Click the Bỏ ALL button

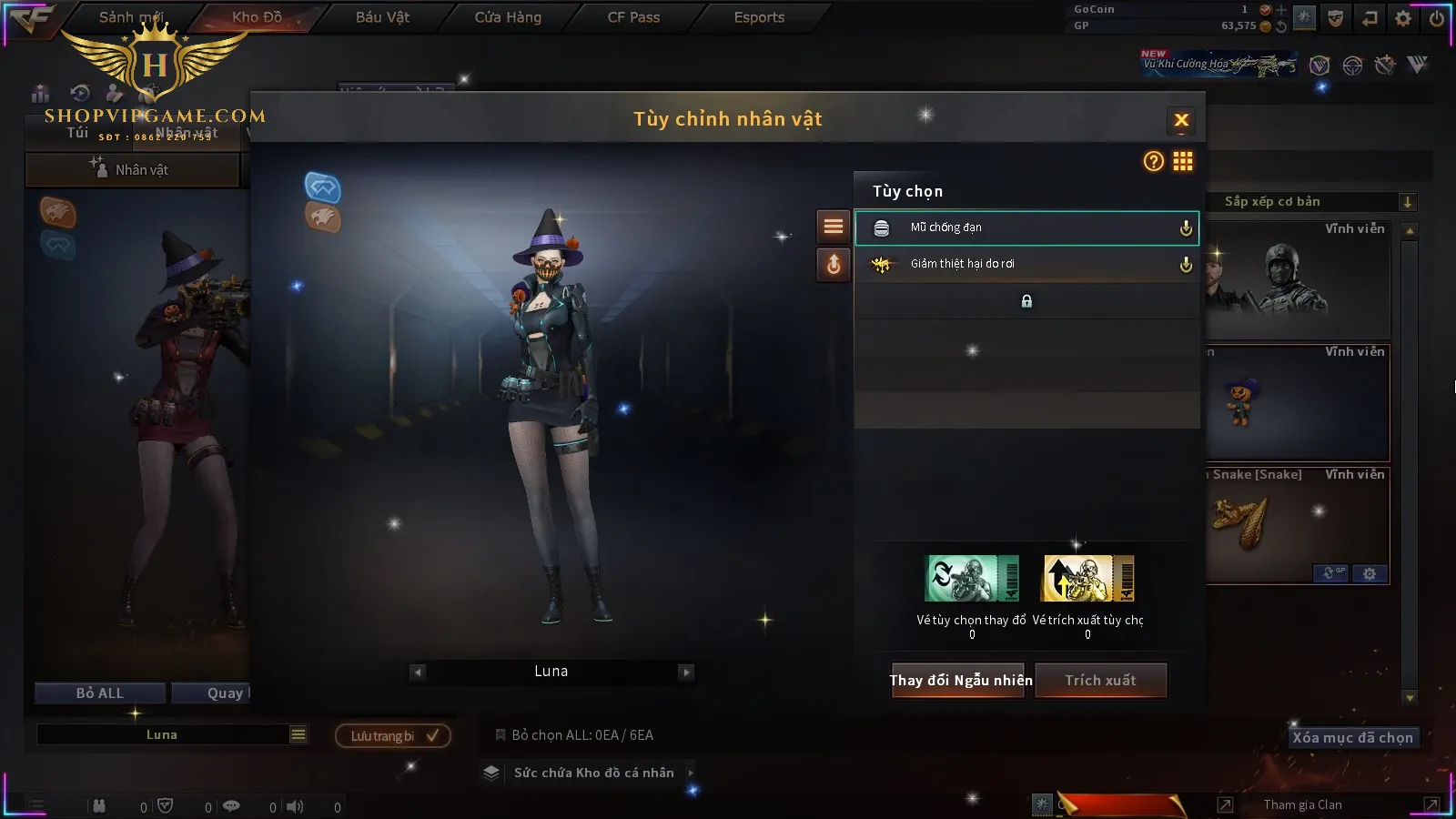pos(99,693)
